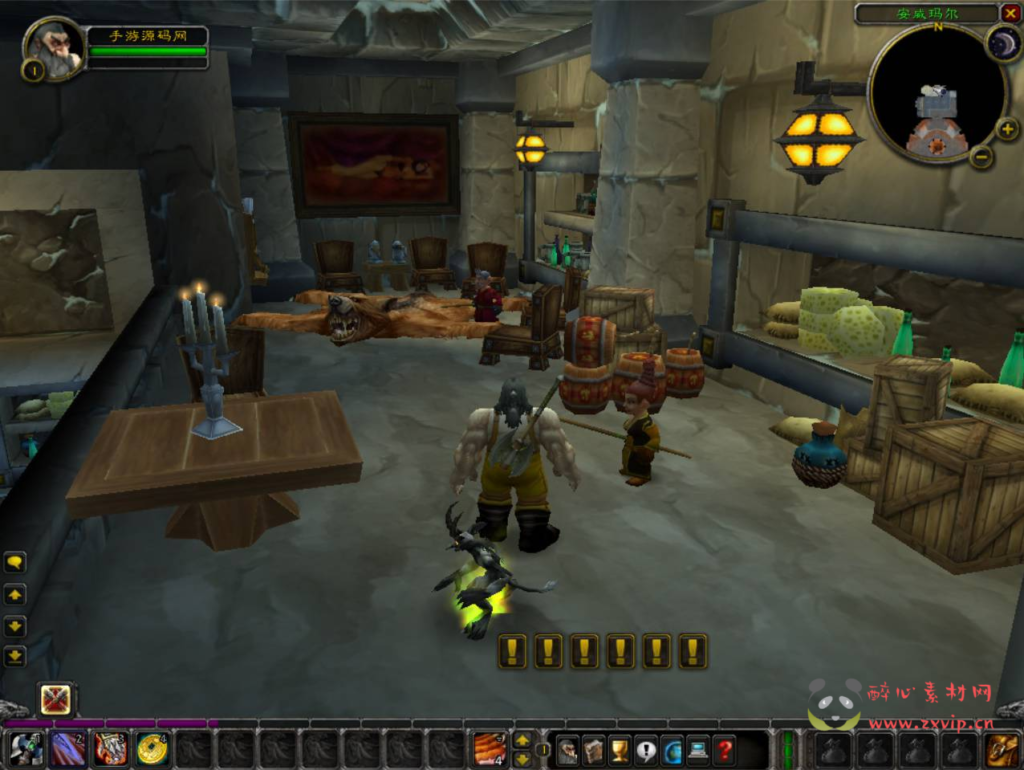This screenshot has width=1024, height=770.
Task: Open the backpack bag slot
Action: pyautogui.click(x=1001, y=749)
